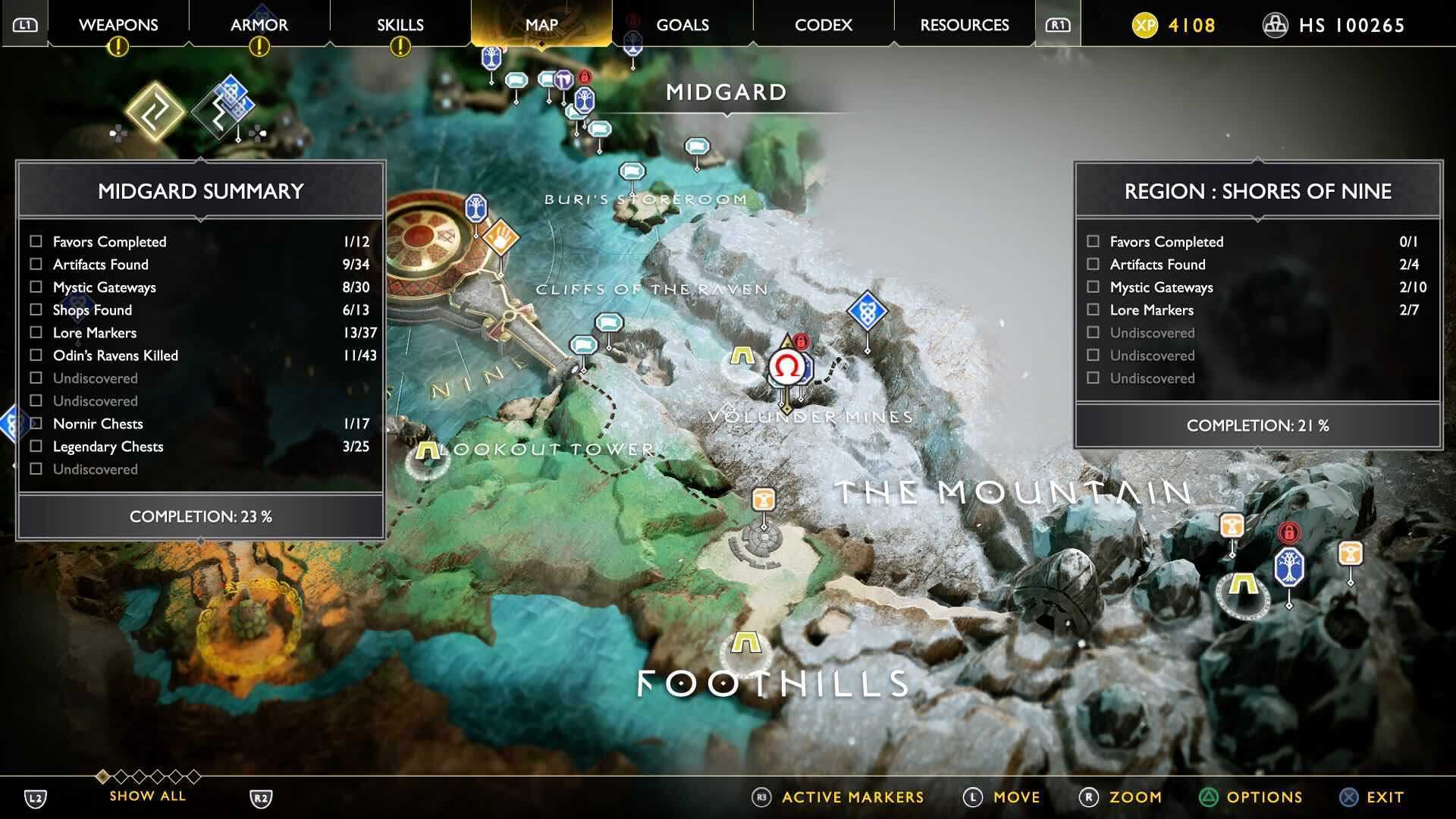Check Artifacts Found in the Shores of Nine panel
The height and width of the screenshot is (819, 1456).
click(1094, 265)
